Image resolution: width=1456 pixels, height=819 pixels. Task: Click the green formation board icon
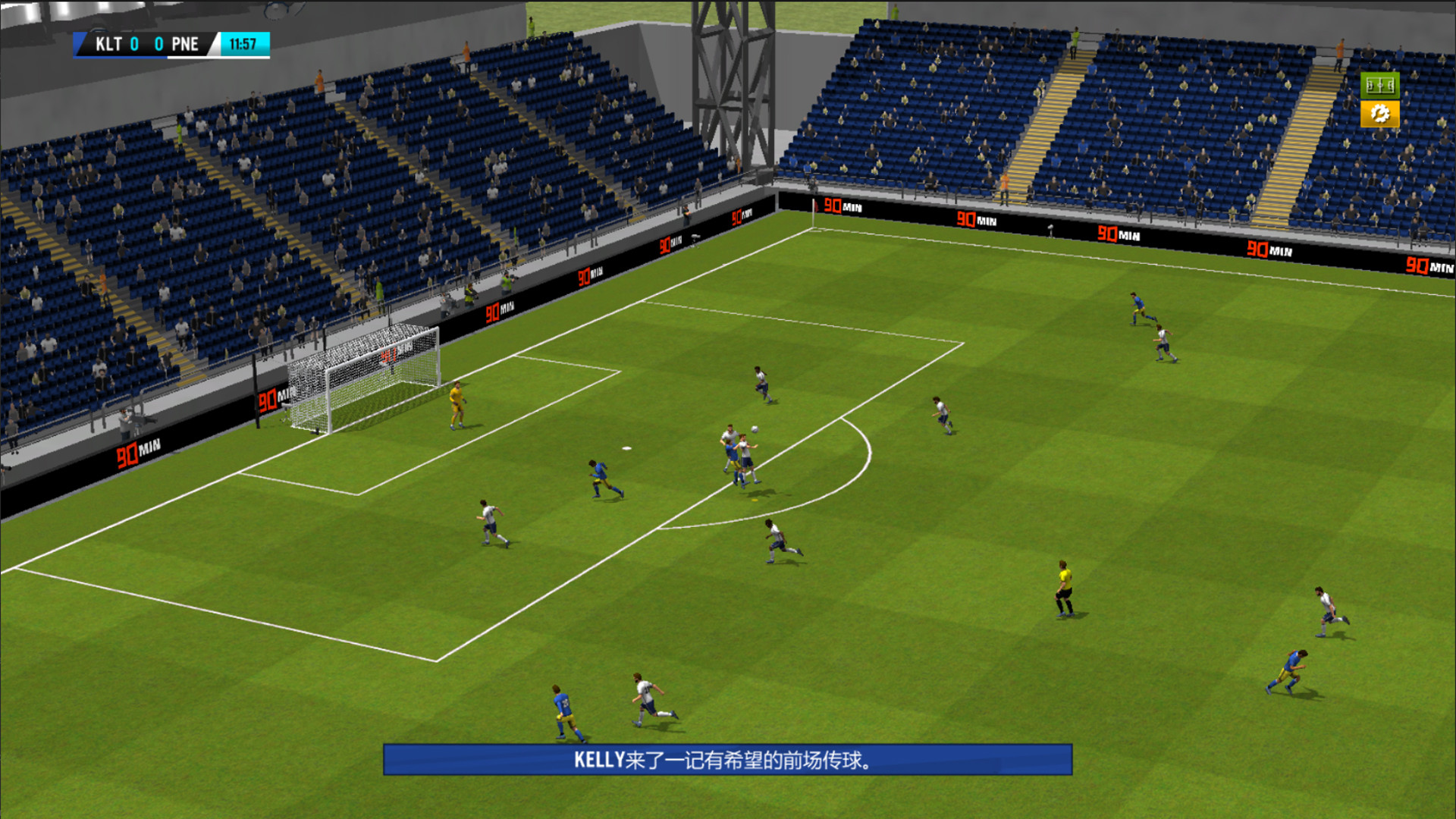pyautogui.click(x=1379, y=86)
